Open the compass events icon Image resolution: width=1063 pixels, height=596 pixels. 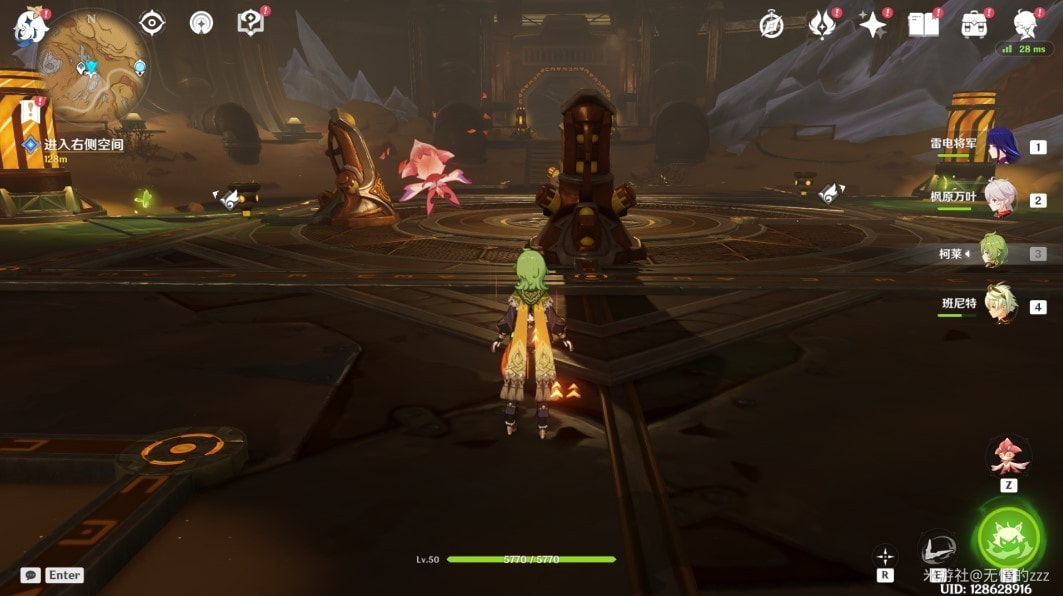(x=771, y=25)
